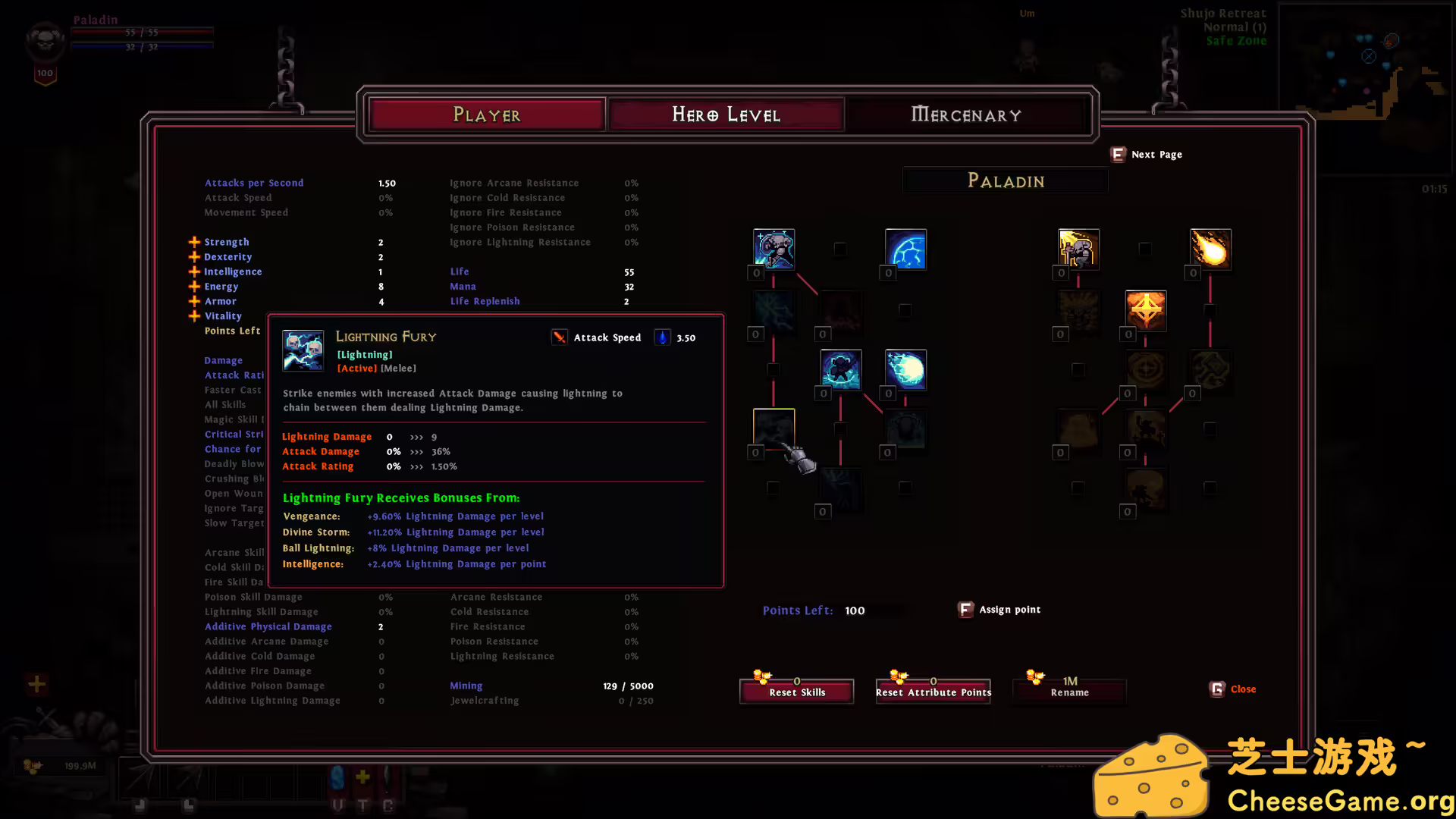The width and height of the screenshot is (1456, 819).
Task: Click the Fireball skill at the tree's top right
Action: click(x=1210, y=249)
